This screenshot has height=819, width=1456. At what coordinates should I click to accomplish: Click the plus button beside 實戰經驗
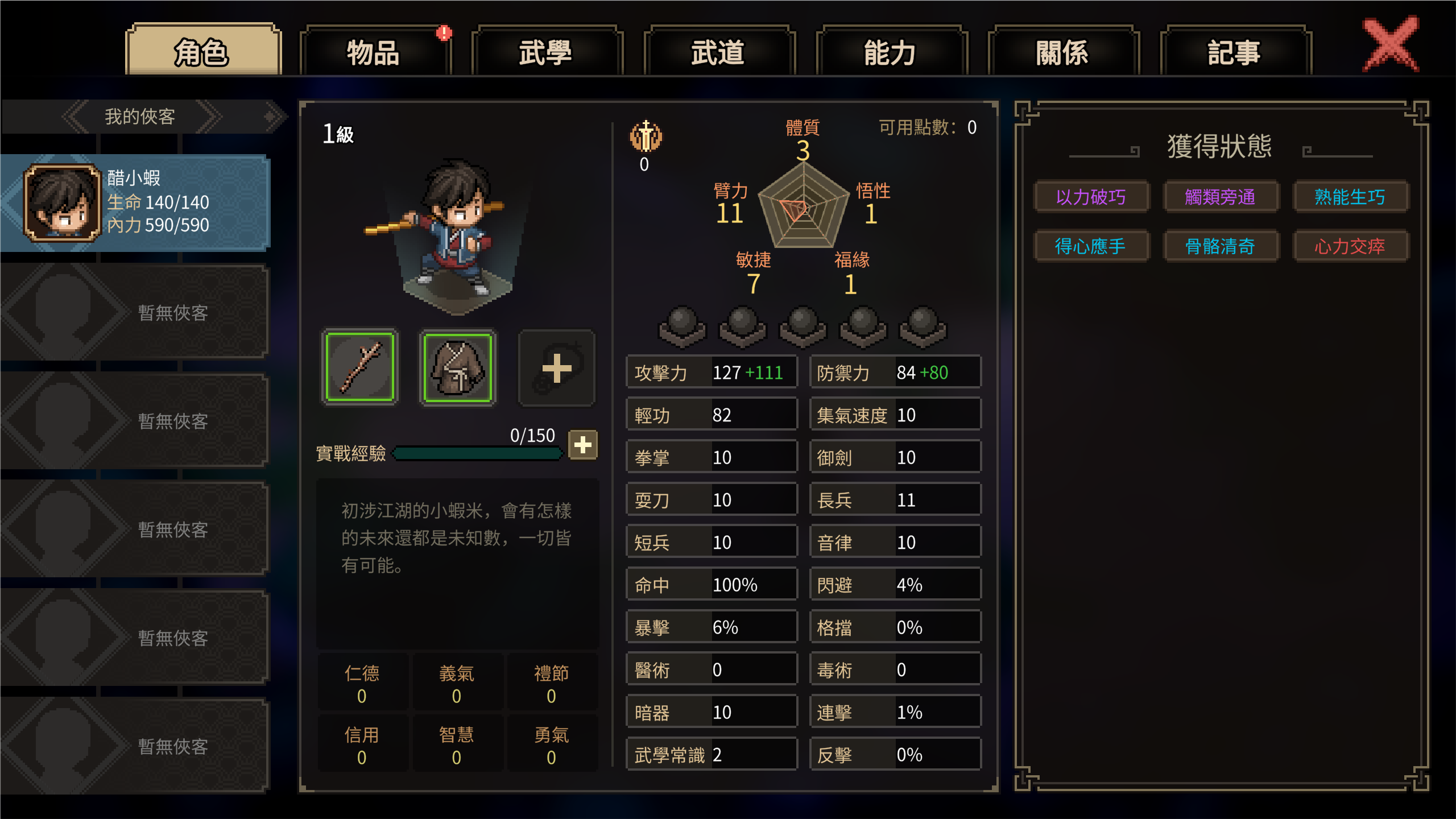tap(582, 445)
